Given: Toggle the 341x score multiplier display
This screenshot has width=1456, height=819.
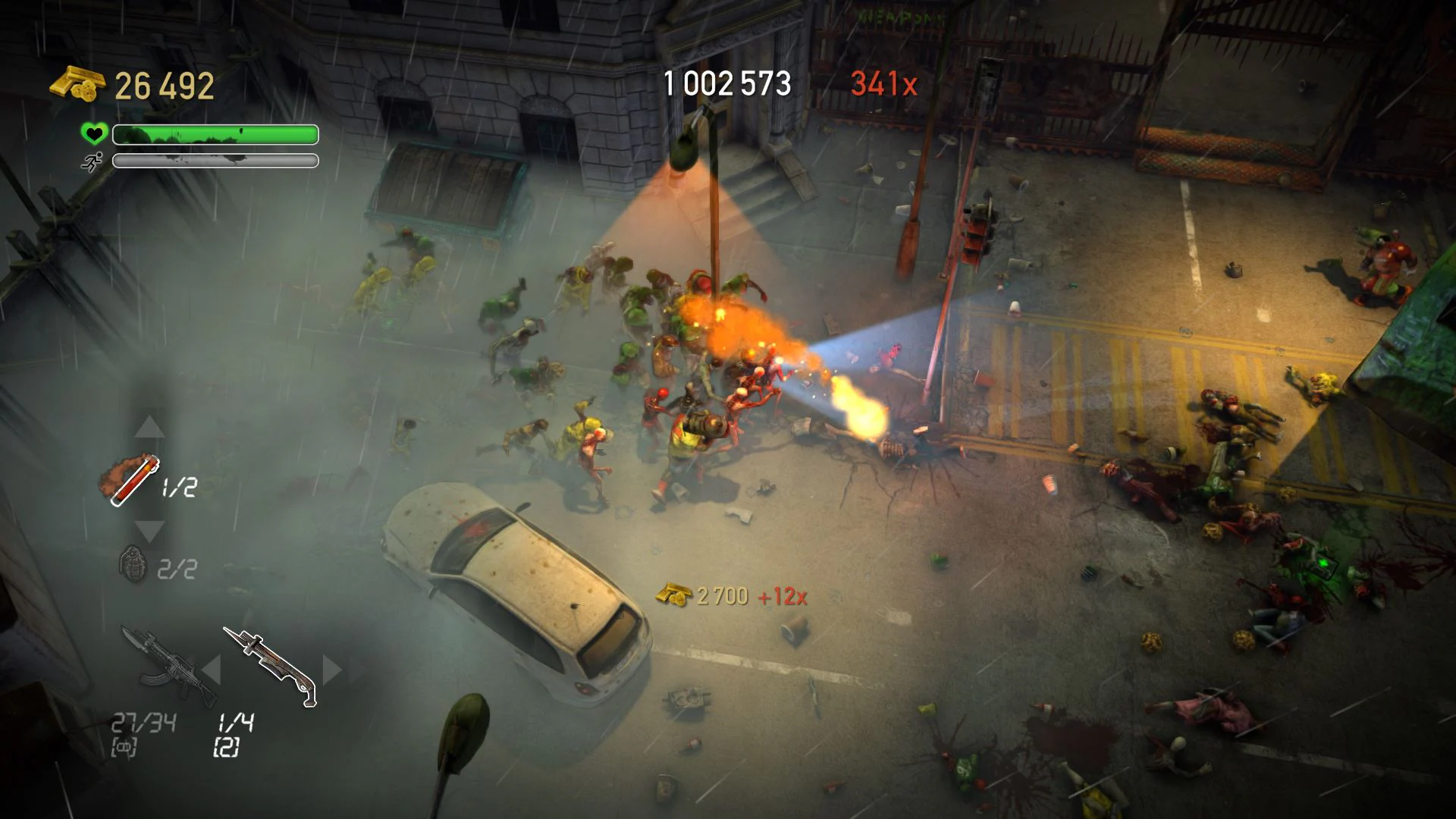Looking at the screenshot, I should 885,82.
